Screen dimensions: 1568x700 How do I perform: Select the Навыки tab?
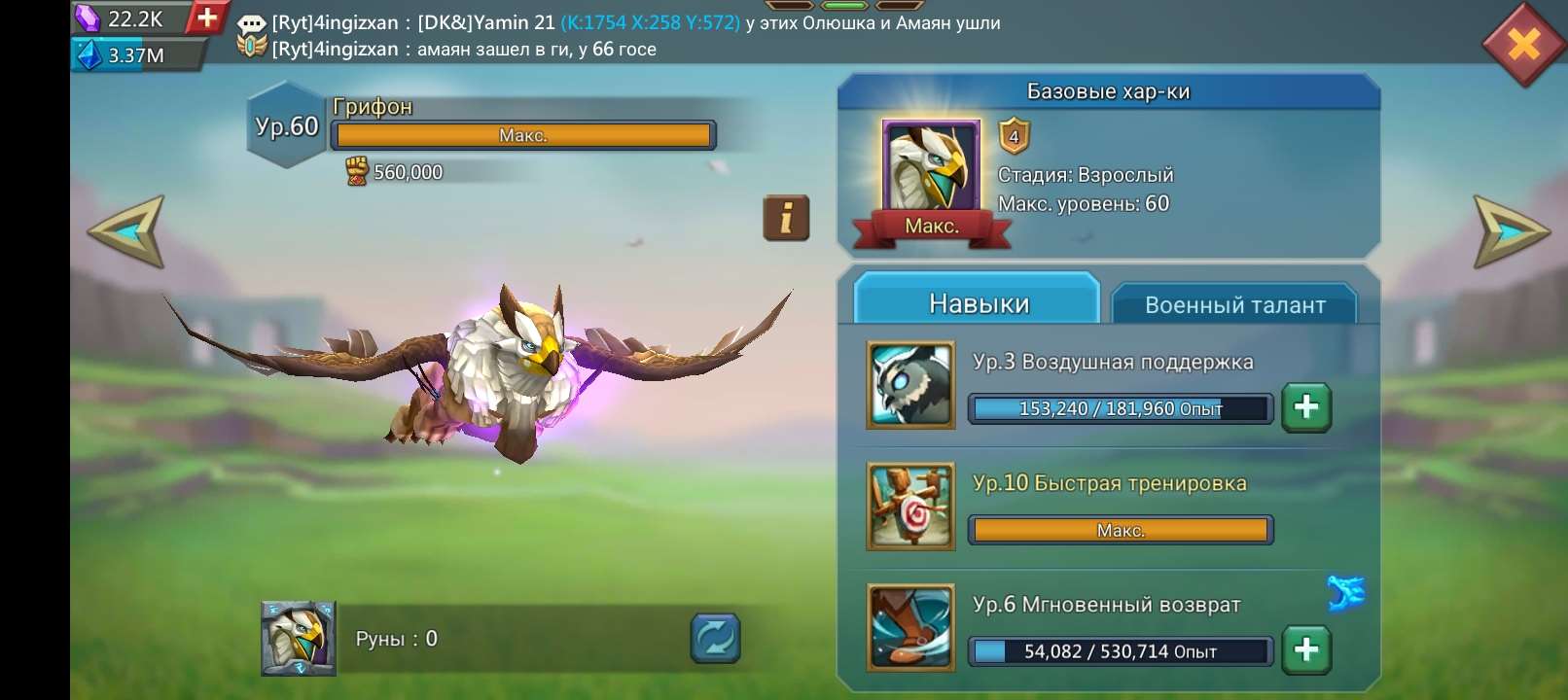(976, 301)
